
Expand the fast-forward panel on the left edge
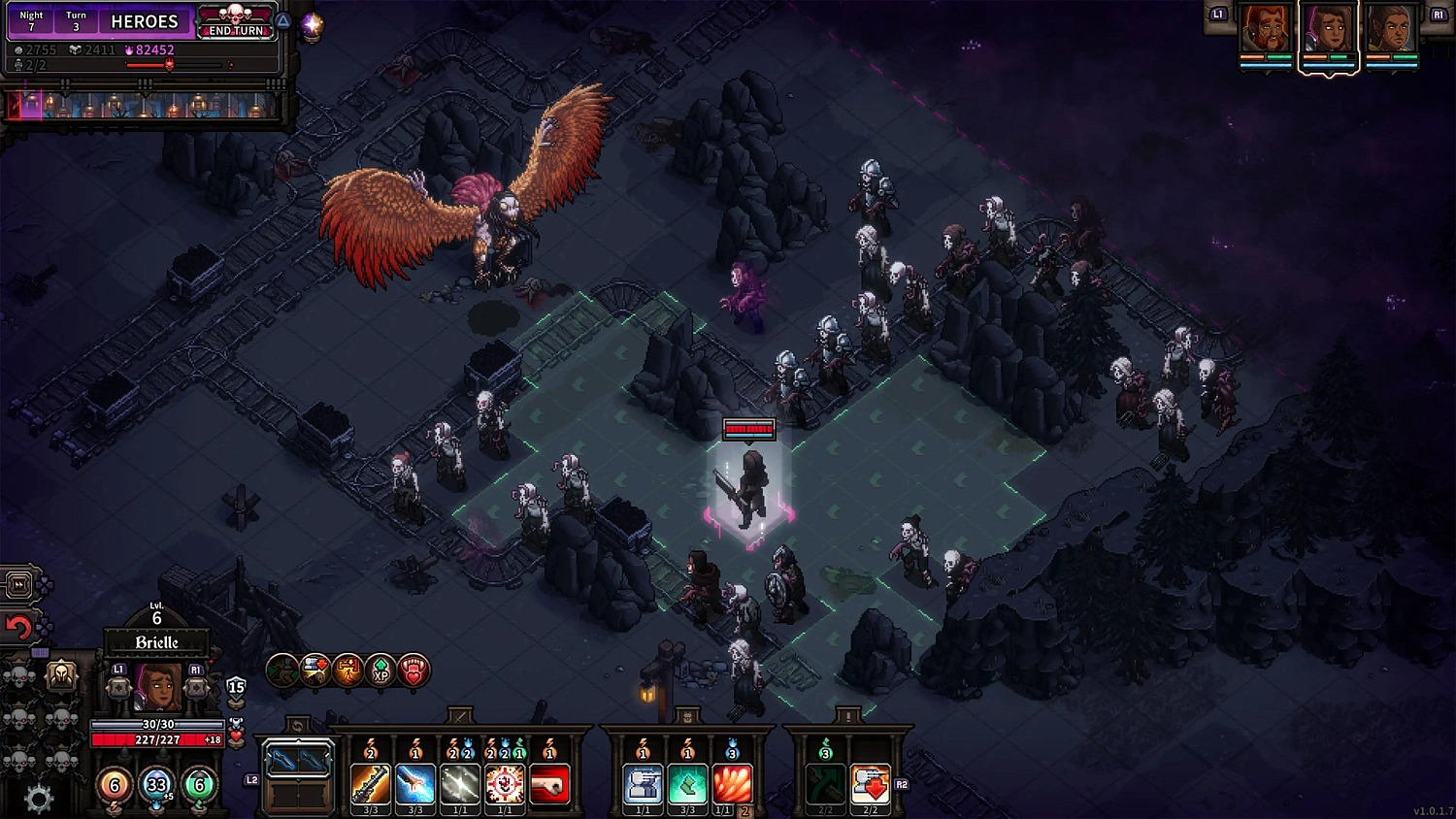pos(17,585)
